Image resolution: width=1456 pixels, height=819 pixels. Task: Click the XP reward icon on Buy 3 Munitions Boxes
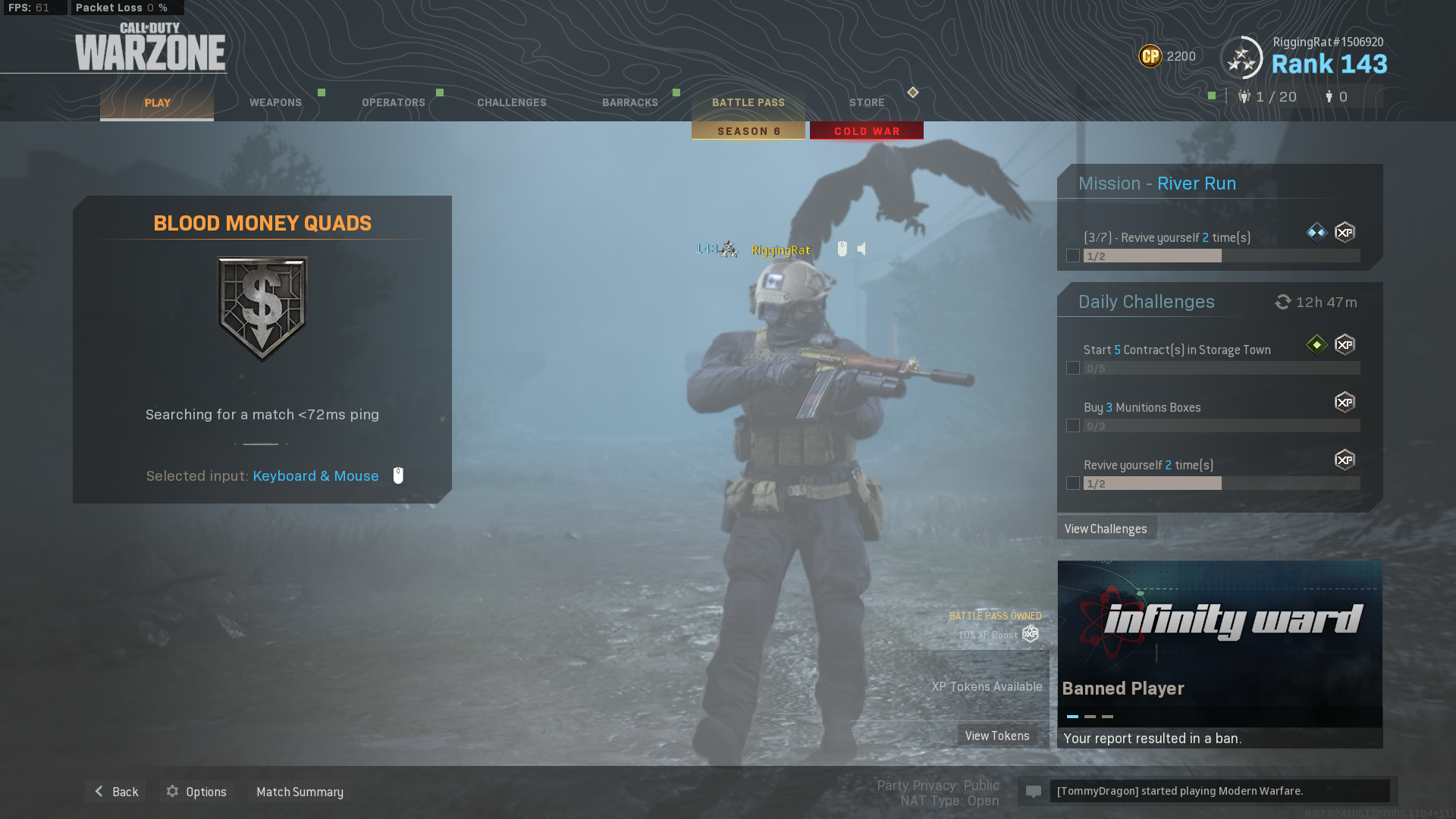pyautogui.click(x=1345, y=403)
